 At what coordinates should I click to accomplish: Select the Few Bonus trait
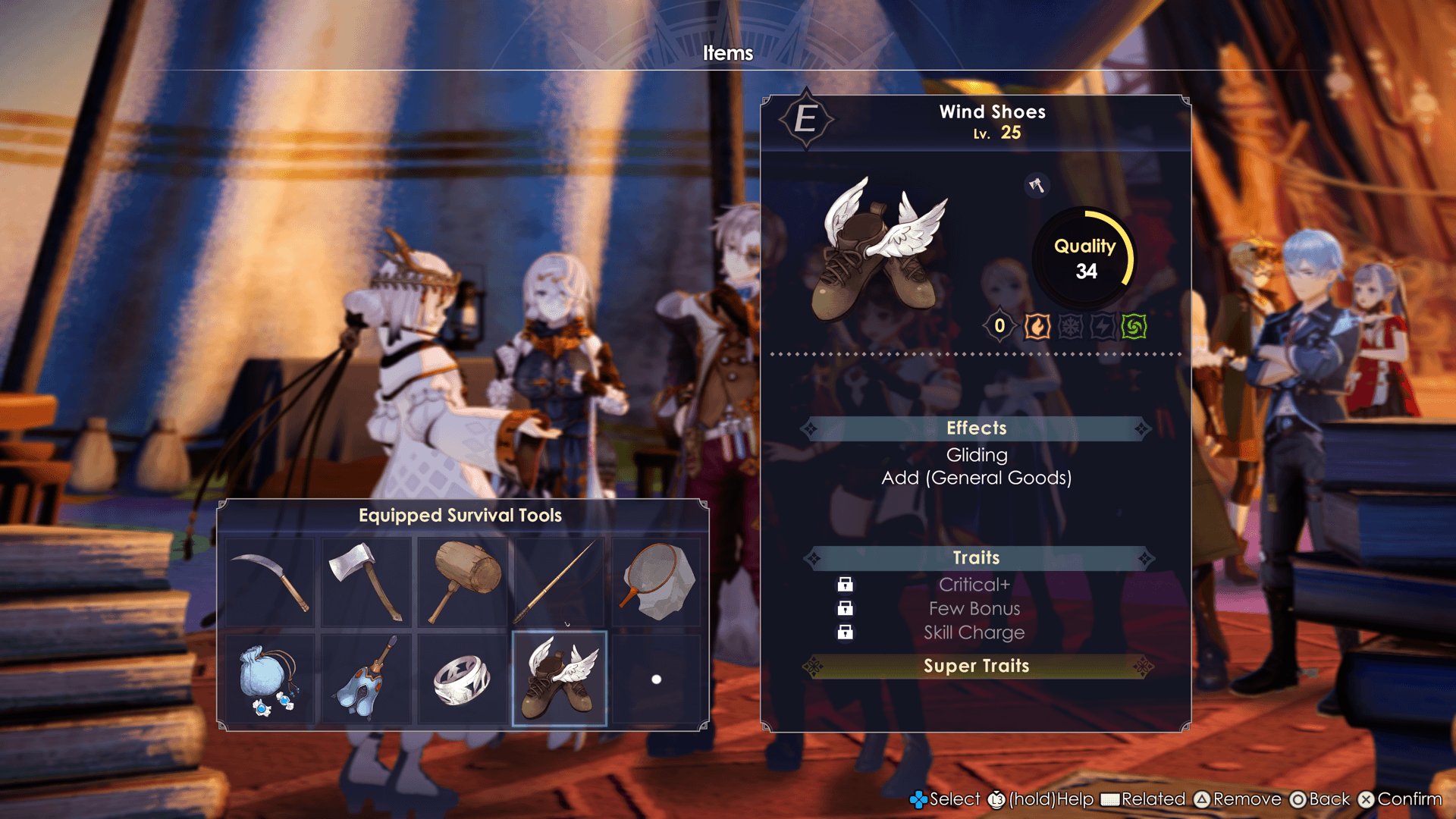point(974,609)
